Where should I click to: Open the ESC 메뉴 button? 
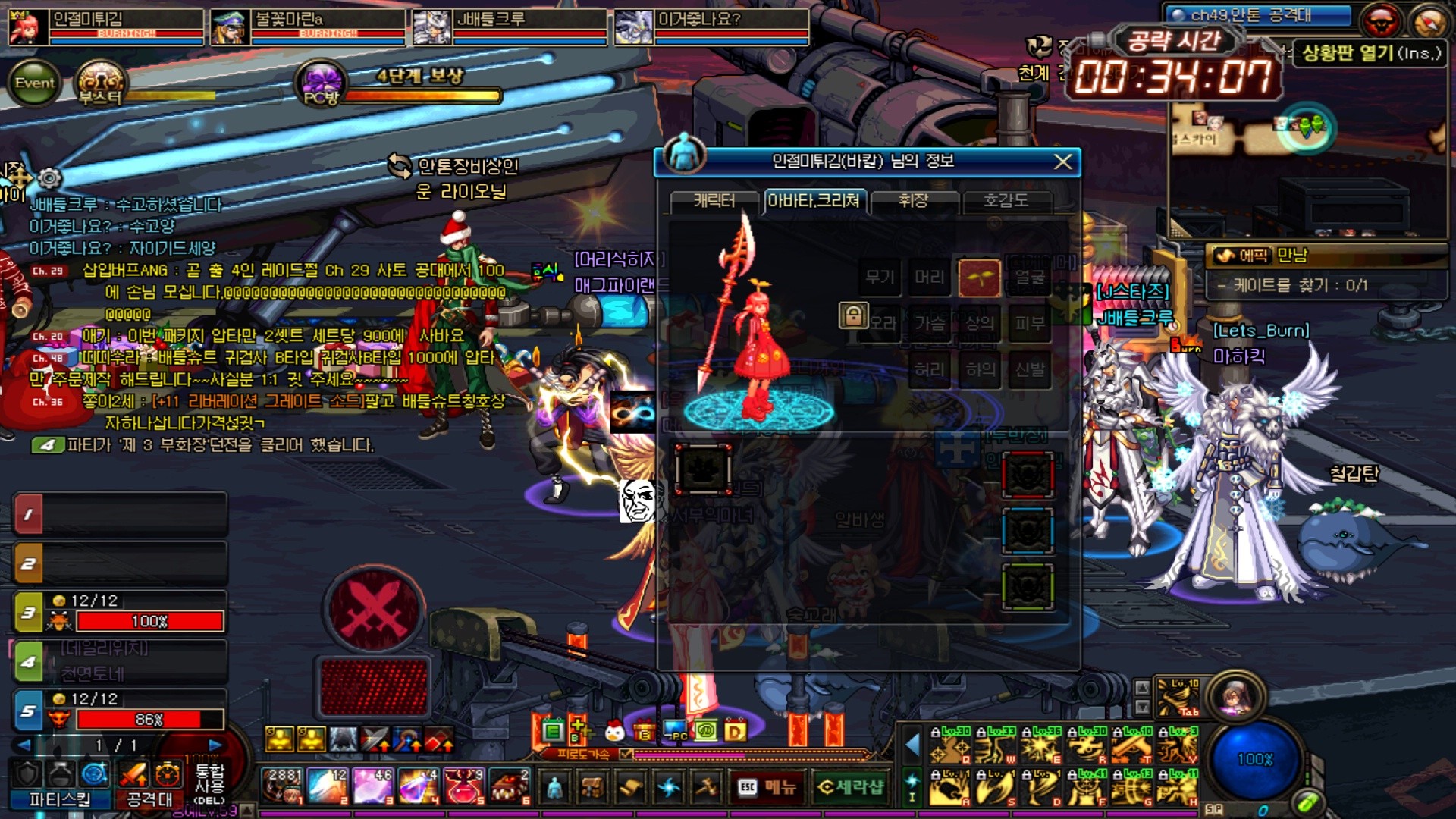[767, 787]
